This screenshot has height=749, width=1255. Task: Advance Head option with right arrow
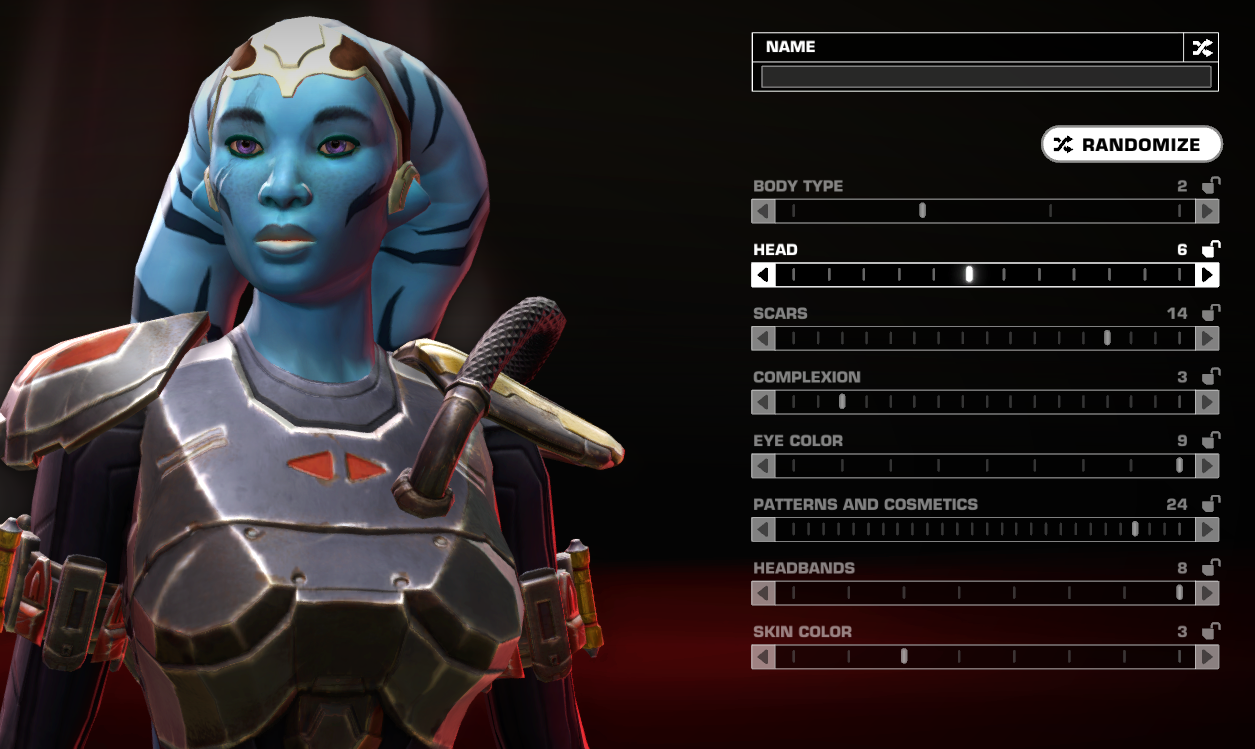click(1207, 275)
